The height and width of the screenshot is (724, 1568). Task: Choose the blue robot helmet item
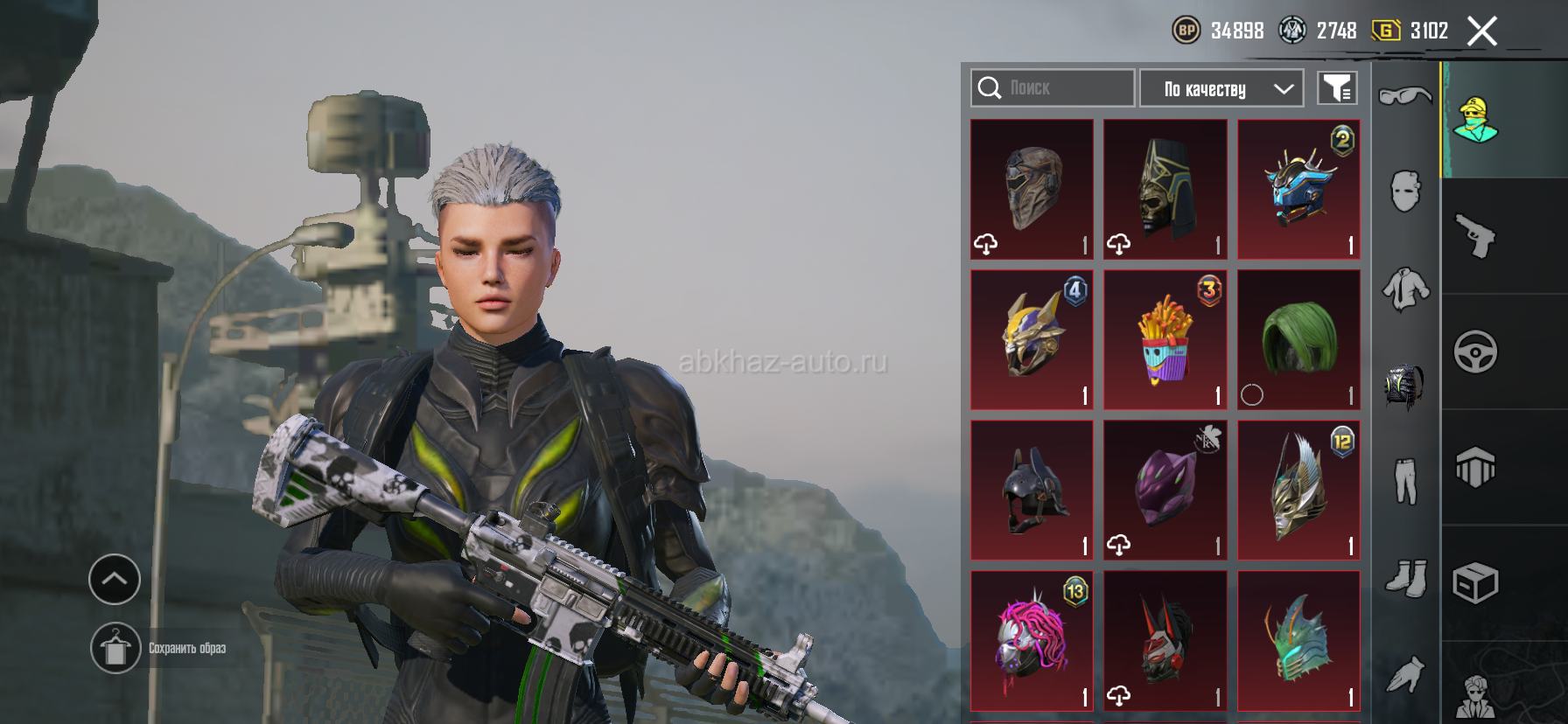pyautogui.click(x=1298, y=189)
